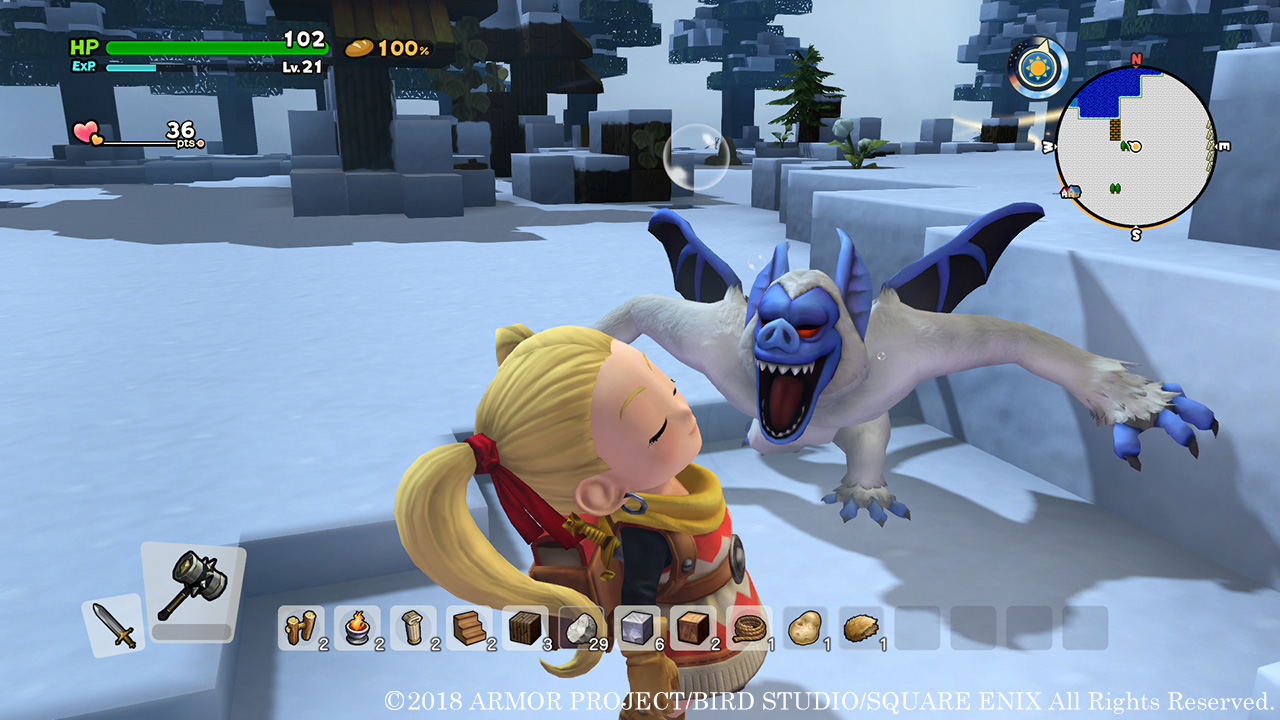This screenshot has height=720, width=1280.
Task: Click the bread hunger icon
Action: tap(359, 48)
